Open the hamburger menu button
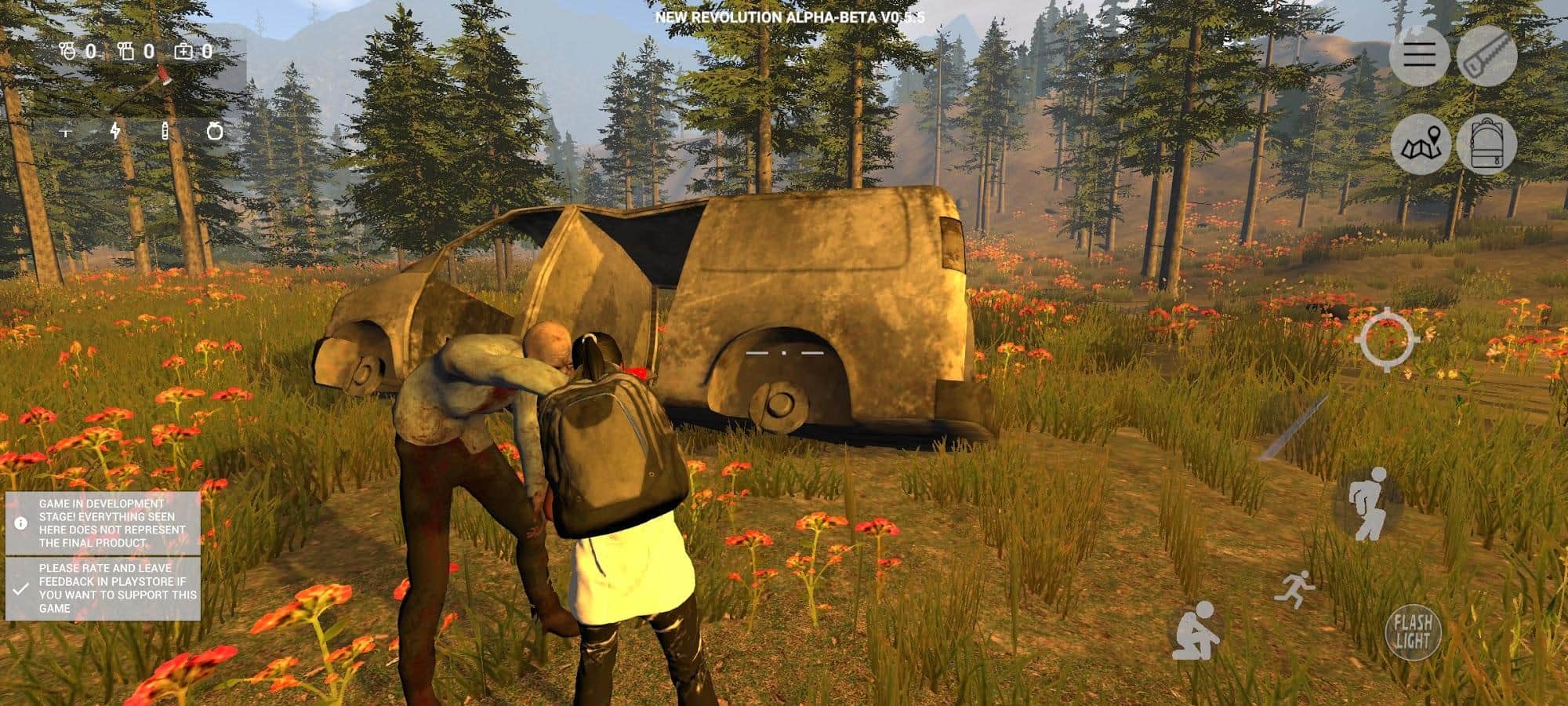Image resolution: width=1568 pixels, height=706 pixels. (1419, 55)
